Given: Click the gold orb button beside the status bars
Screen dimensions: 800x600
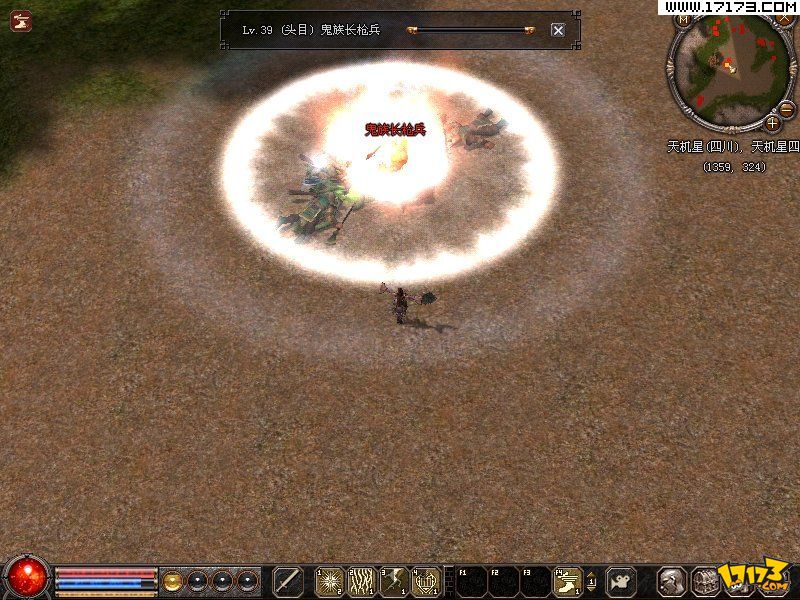Looking at the screenshot, I should point(173,581).
